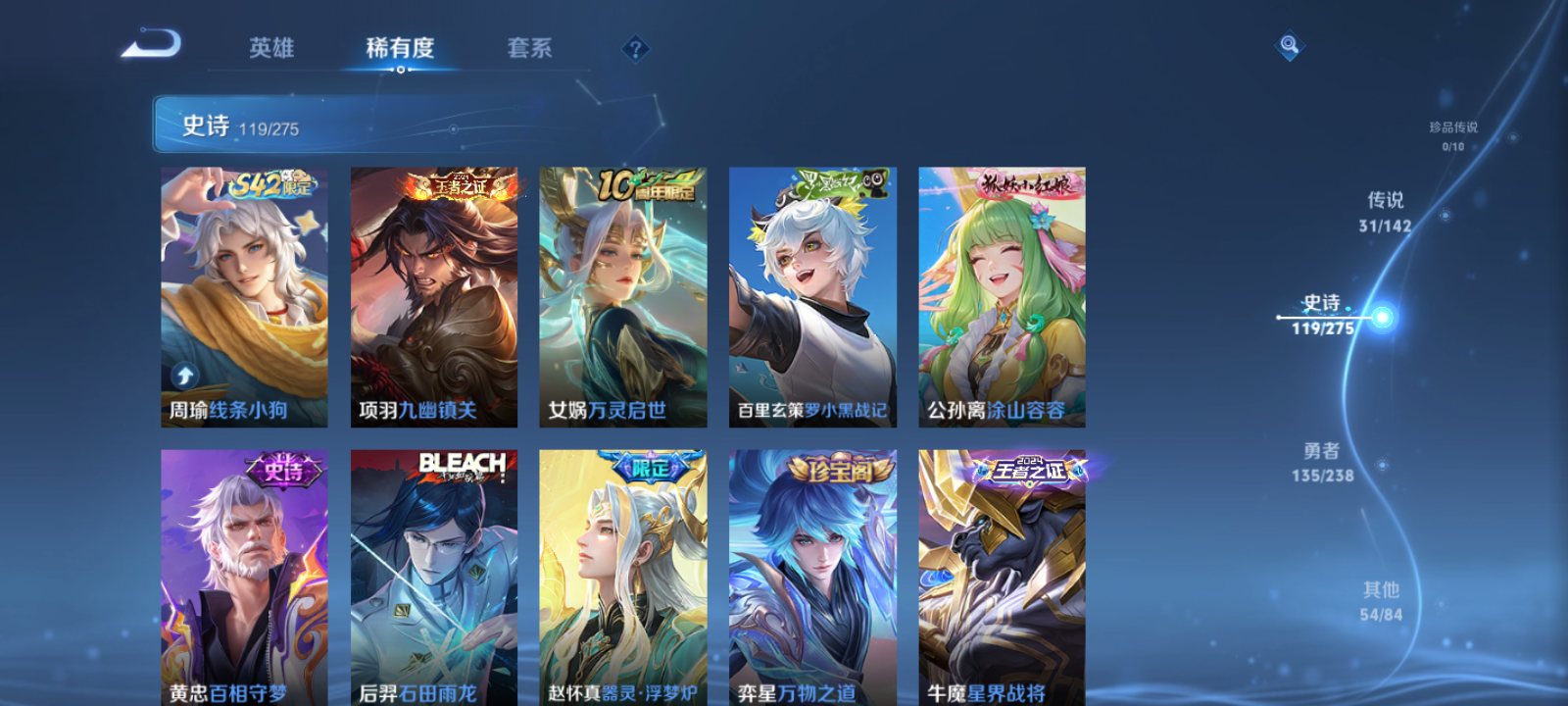Click the 牛魔 星界战将 skin label
The height and width of the screenshot is (706, 1568).
pyautogui.click(x=986, y=694)
